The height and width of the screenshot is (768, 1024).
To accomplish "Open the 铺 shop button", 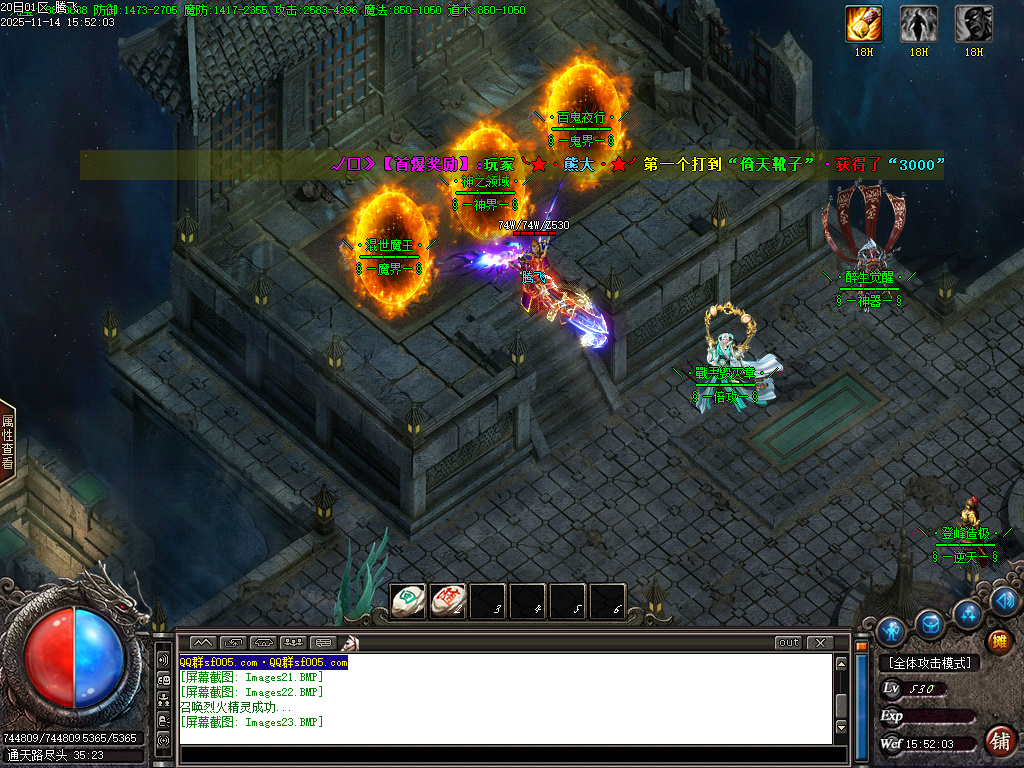I will point(998,741).
